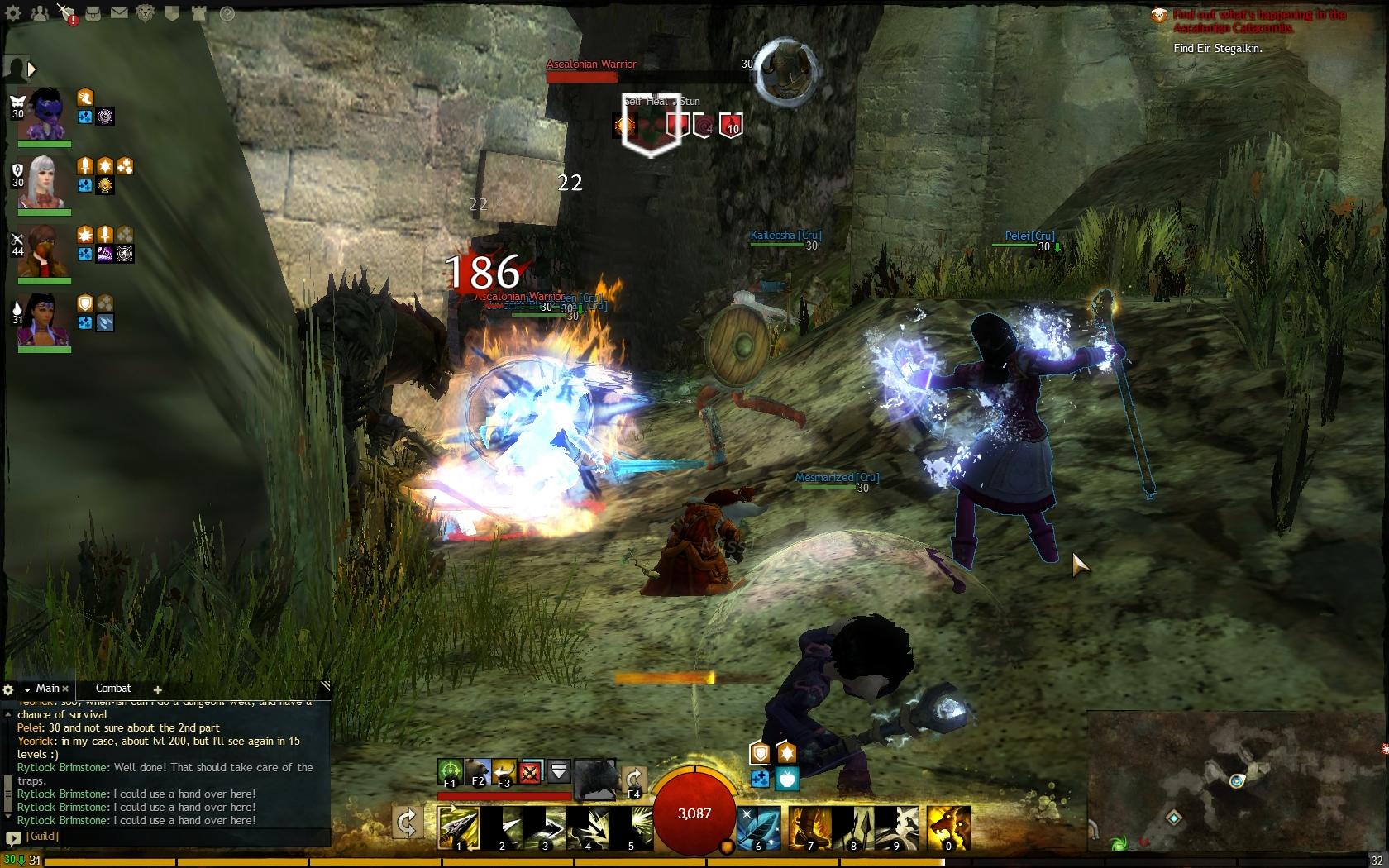Open the contacts and friends panel
Viewport: 1389px width, 868px height.
click(x=39, y=13)
